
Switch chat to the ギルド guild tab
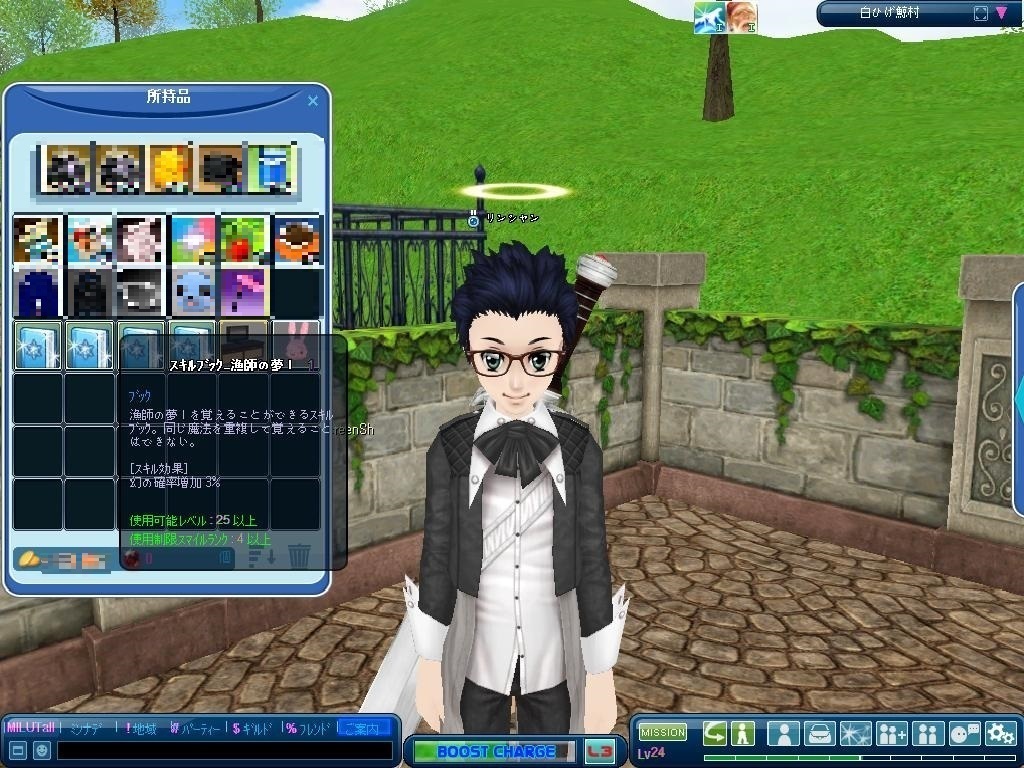click(x=254, y=728)
